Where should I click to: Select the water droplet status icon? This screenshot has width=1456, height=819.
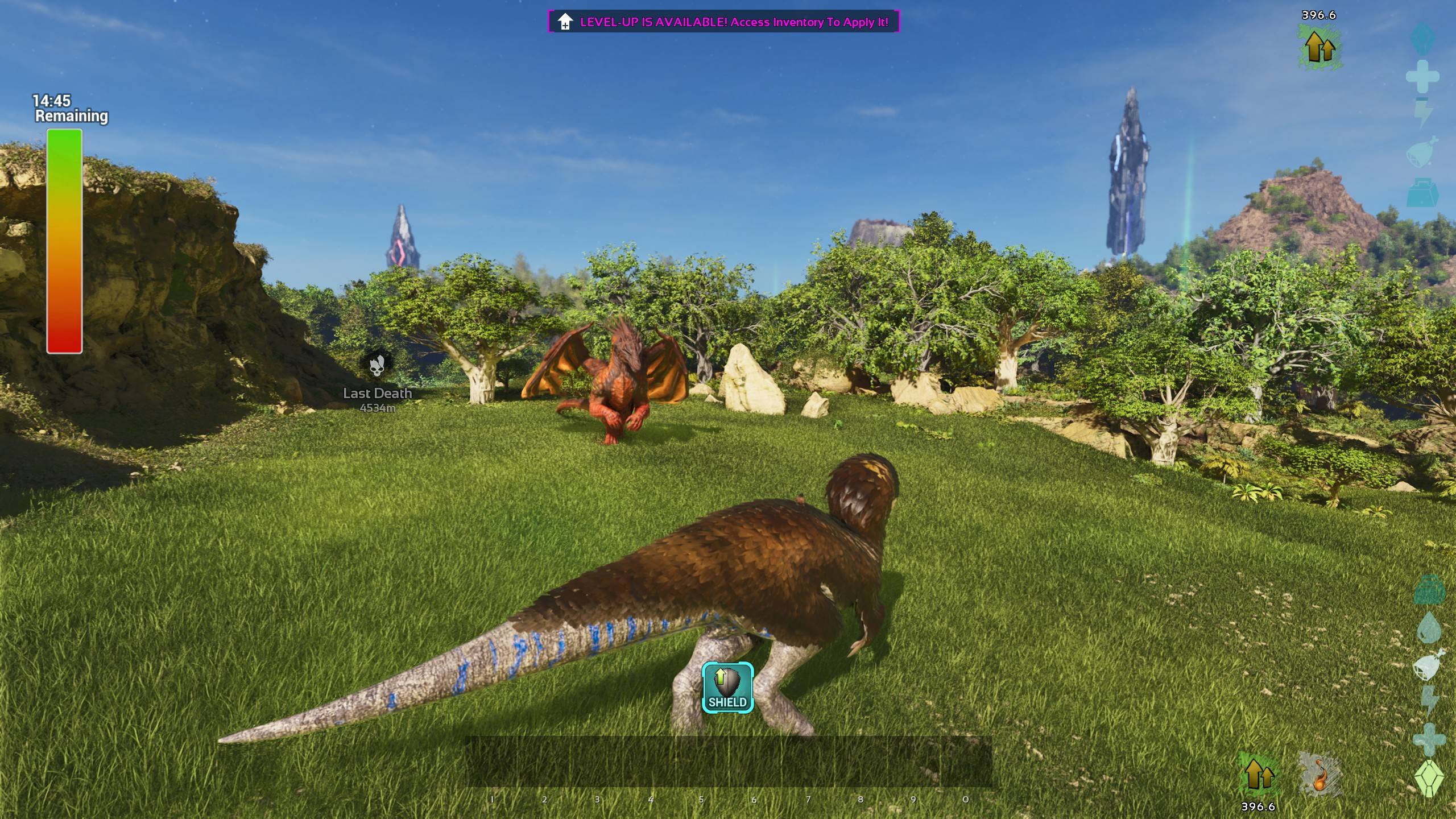1428,628
